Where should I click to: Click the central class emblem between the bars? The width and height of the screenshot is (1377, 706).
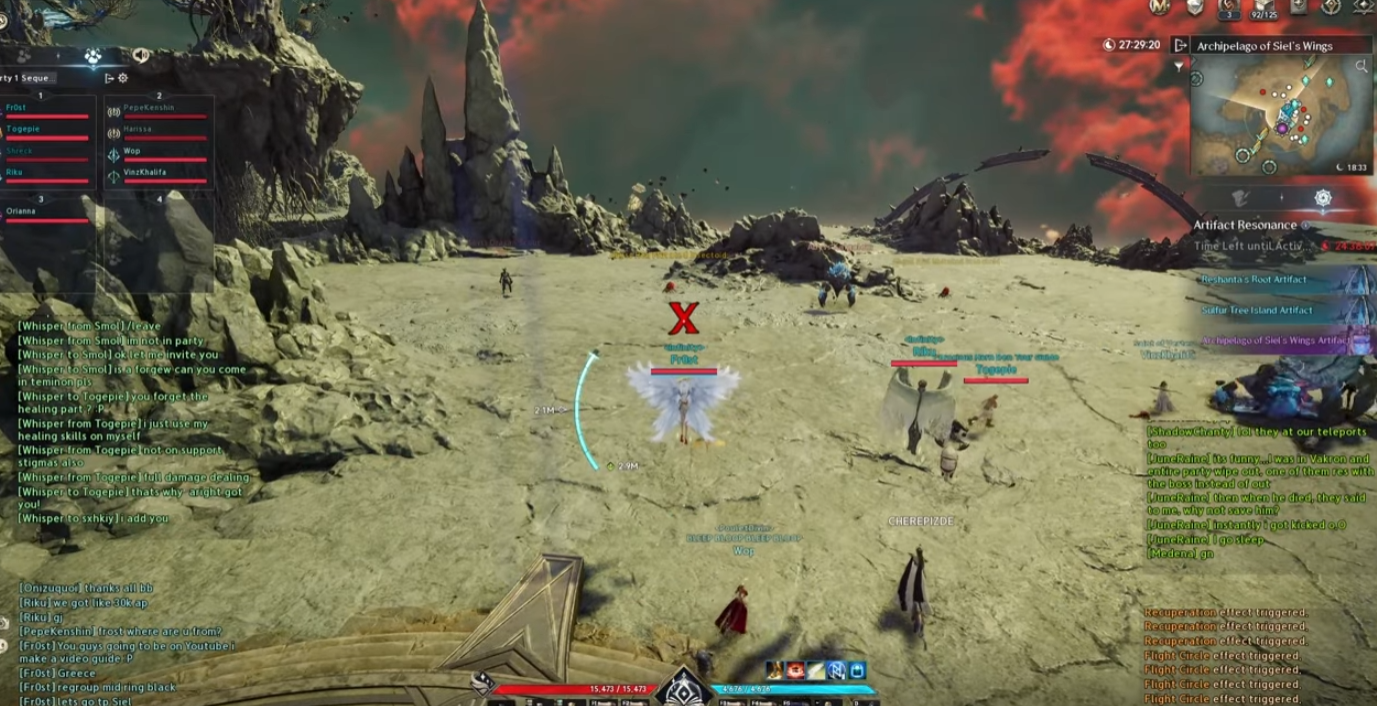point(683,687)
